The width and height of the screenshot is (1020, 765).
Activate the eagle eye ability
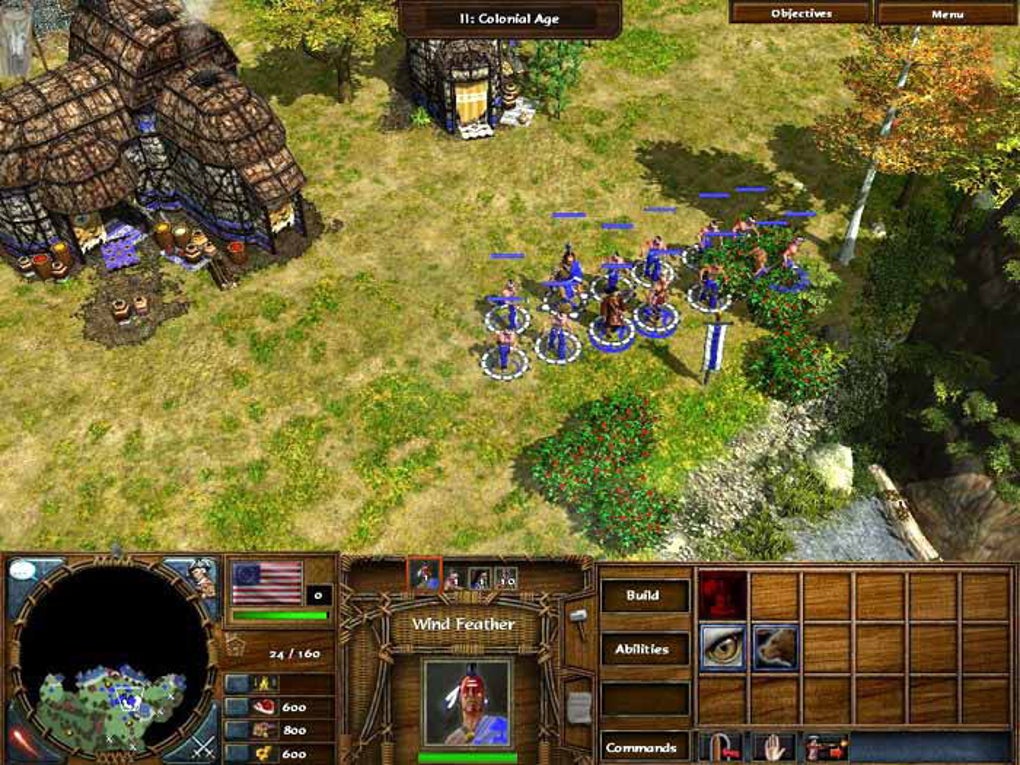722,648
